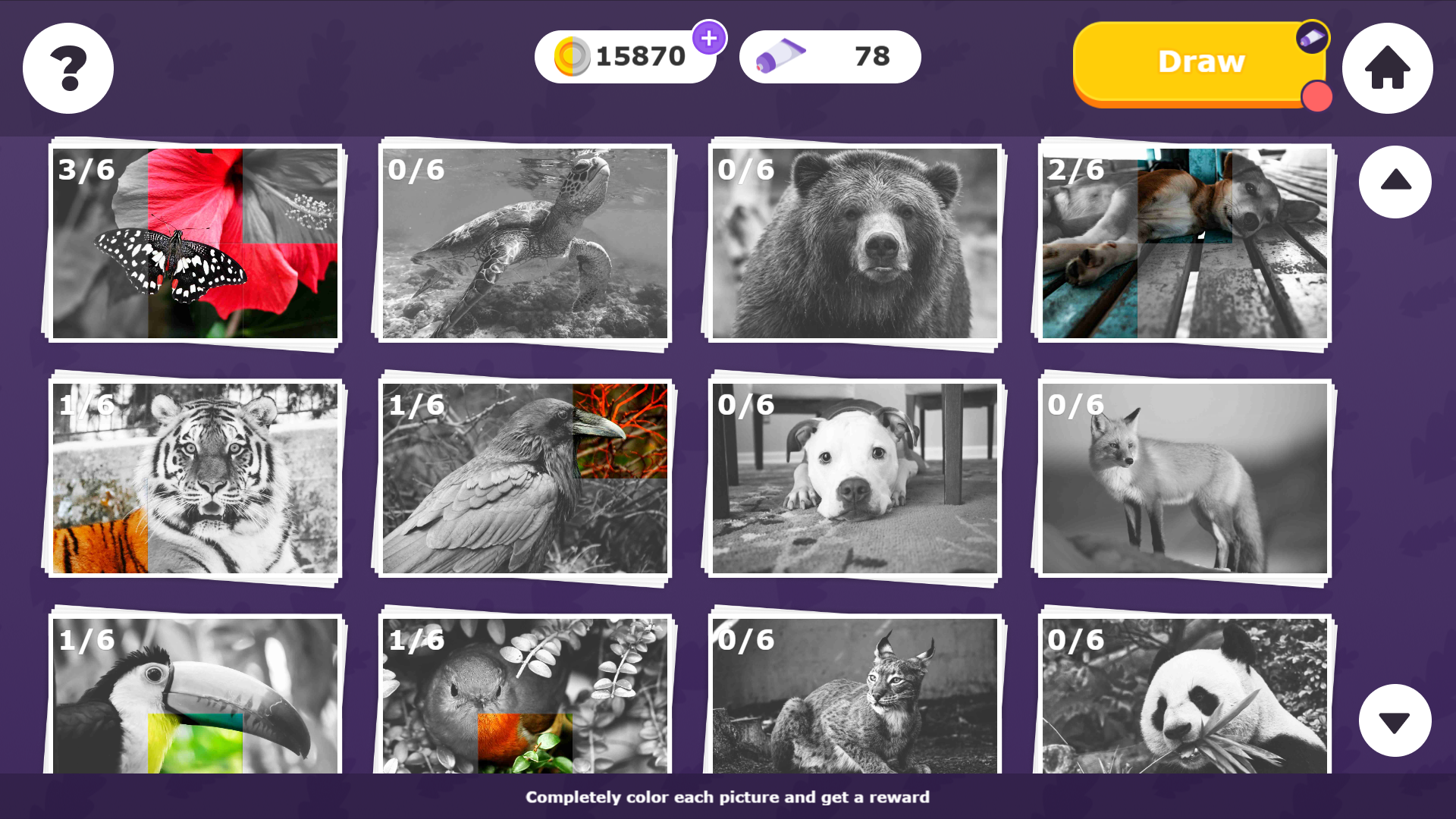Open the help question mark icon
This screenshot has height=819, width=1456.
coord(67,68)
